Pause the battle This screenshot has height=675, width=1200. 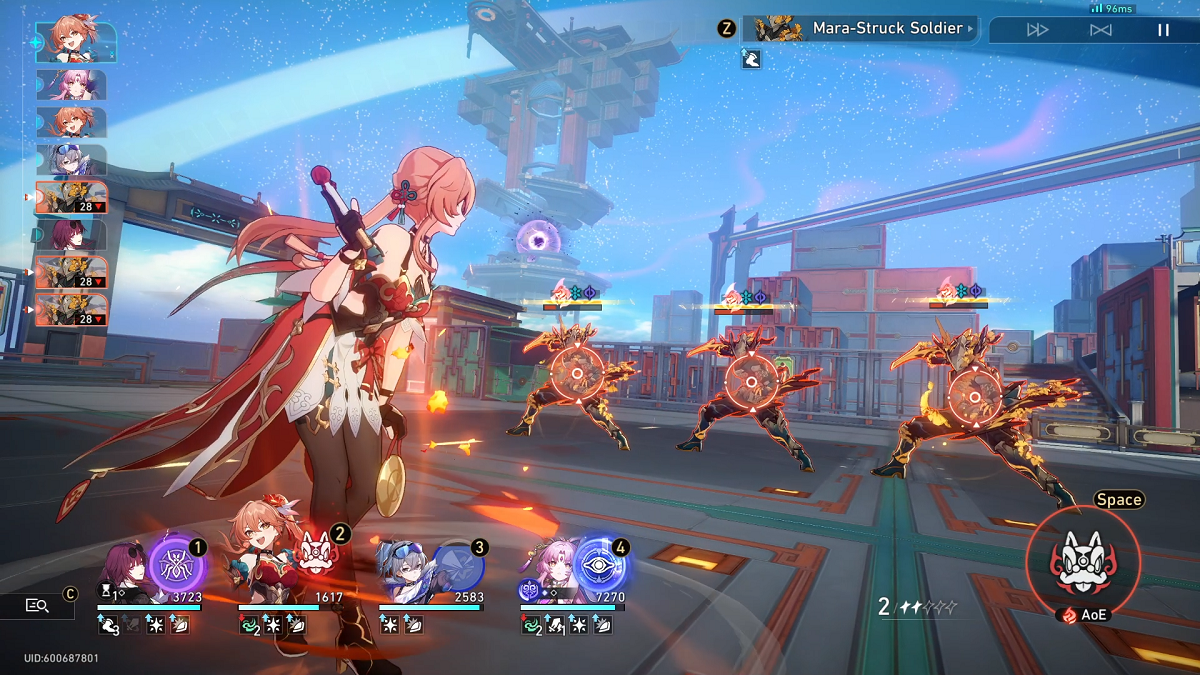[1163, 30]
